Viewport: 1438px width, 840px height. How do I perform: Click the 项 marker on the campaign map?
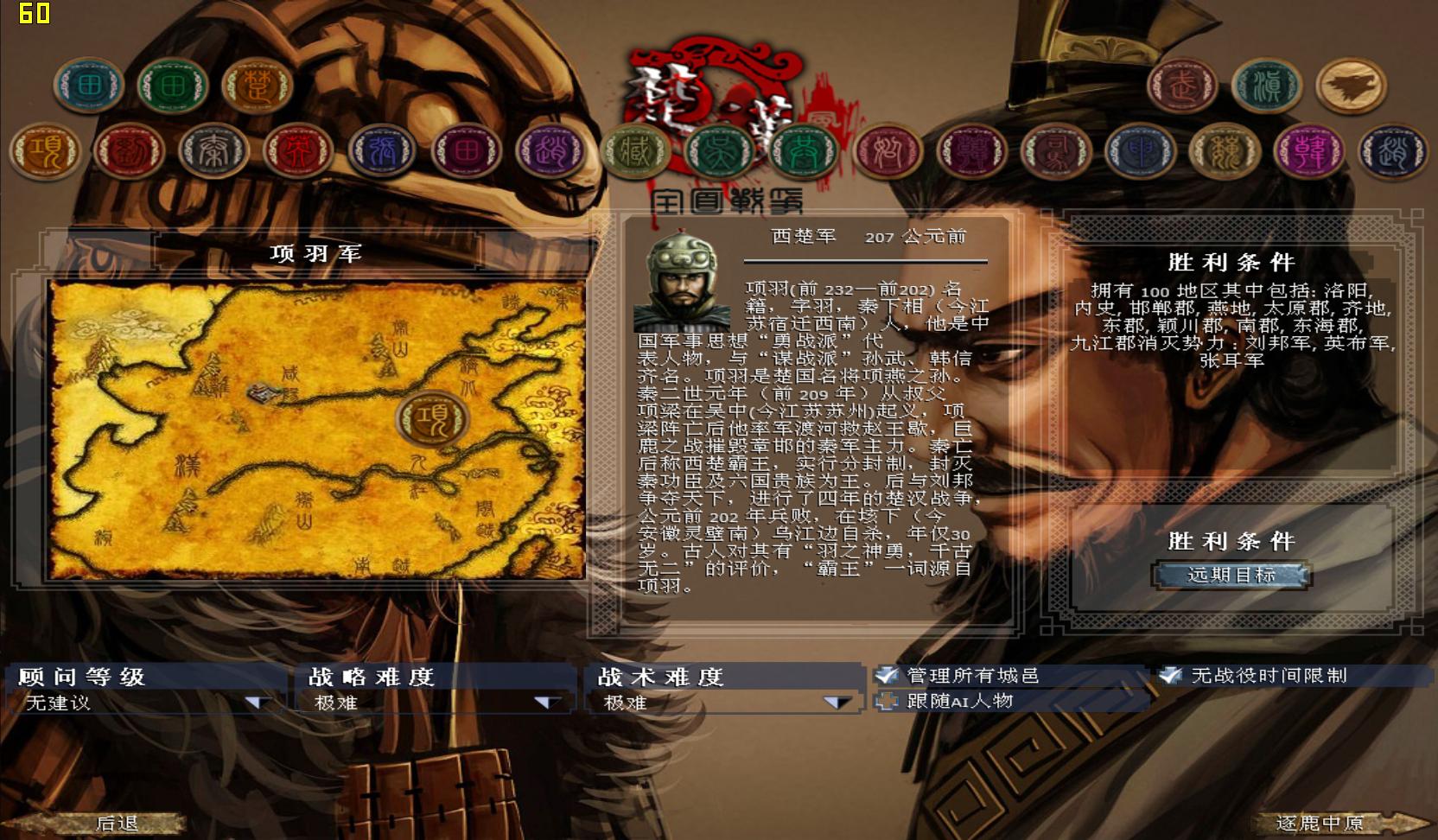(x=435, y=419)
